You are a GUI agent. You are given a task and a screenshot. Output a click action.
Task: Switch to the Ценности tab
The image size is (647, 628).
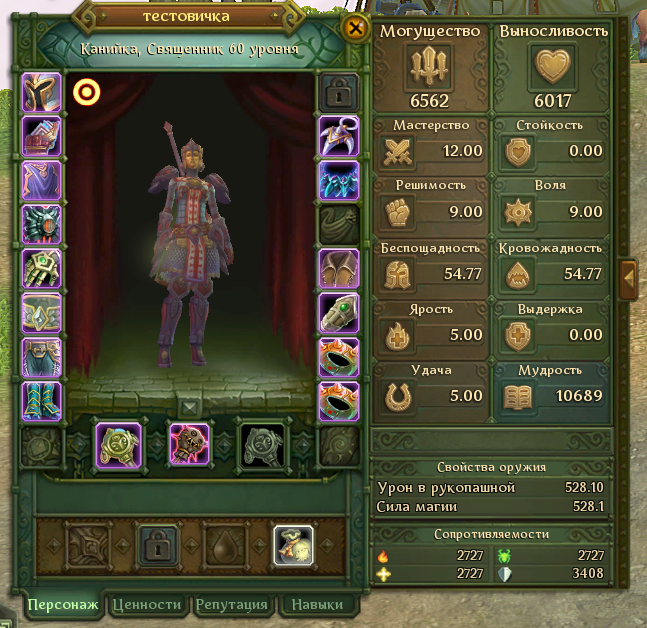[x=147, y=604]
